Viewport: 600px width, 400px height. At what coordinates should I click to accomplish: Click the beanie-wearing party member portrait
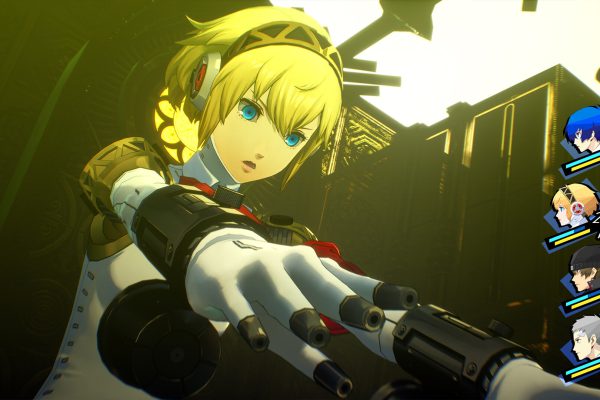click(584, 268)
